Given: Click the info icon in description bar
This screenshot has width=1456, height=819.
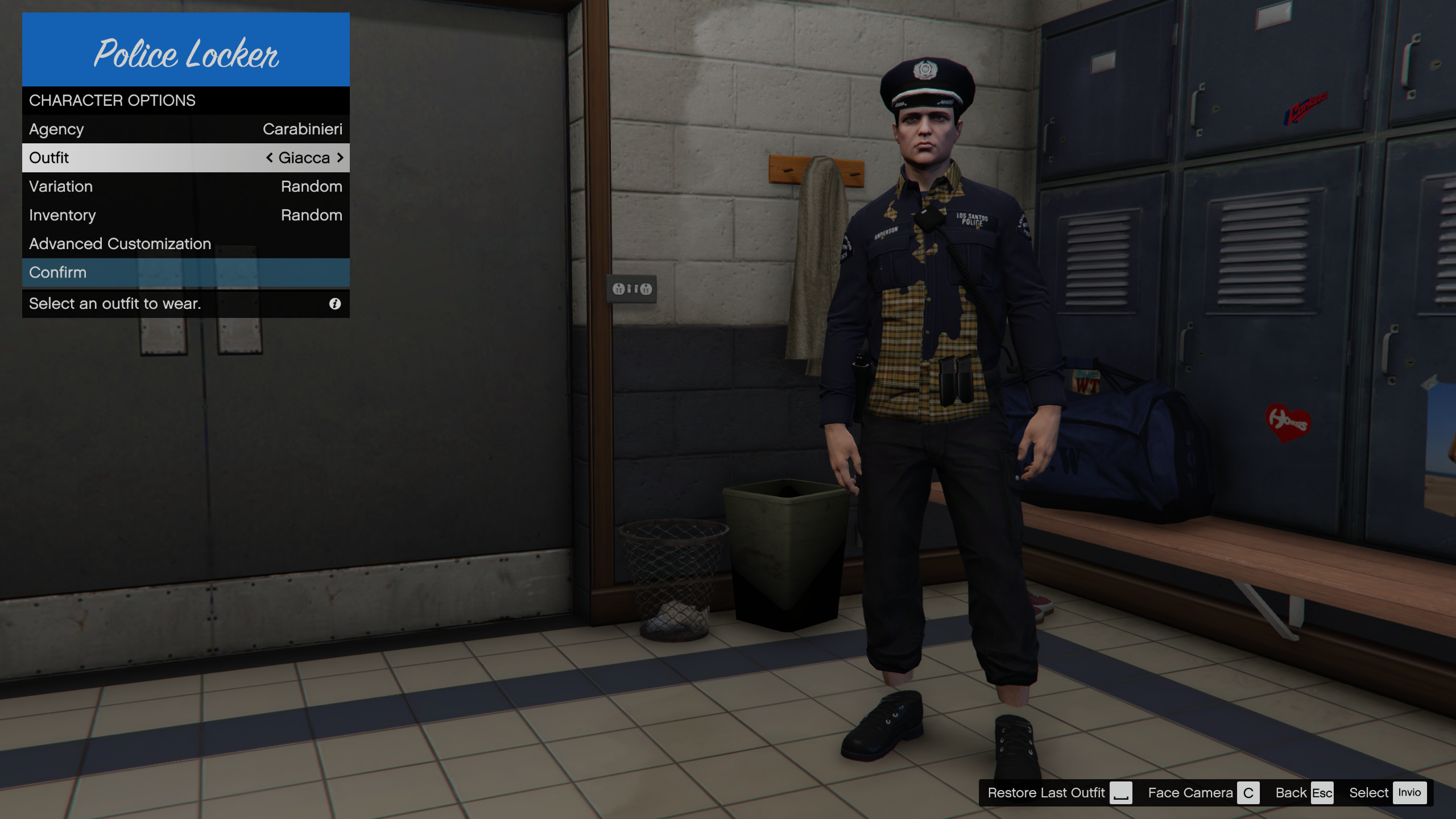Looking at the screenshot, I should [335, 304].
